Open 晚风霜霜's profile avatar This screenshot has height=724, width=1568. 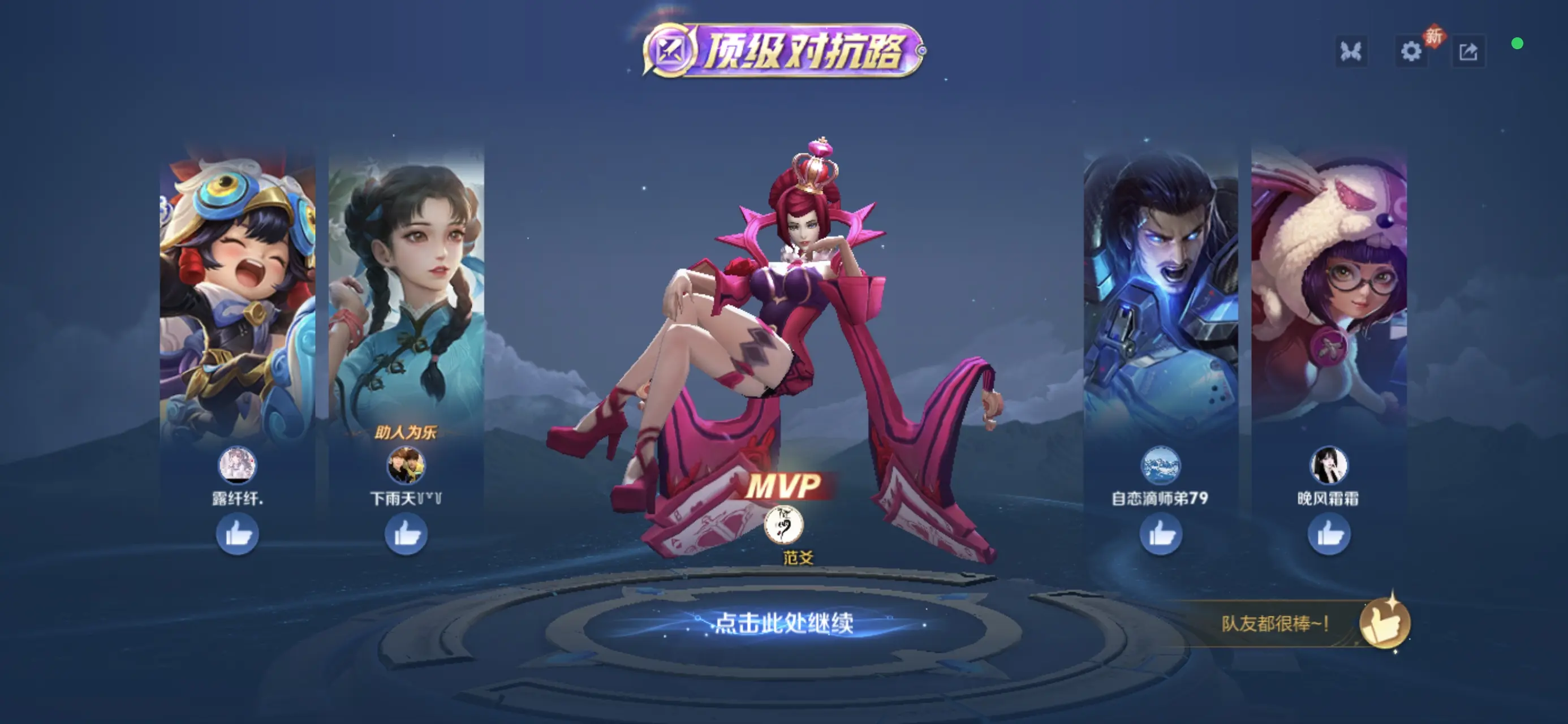[1329, 465]
